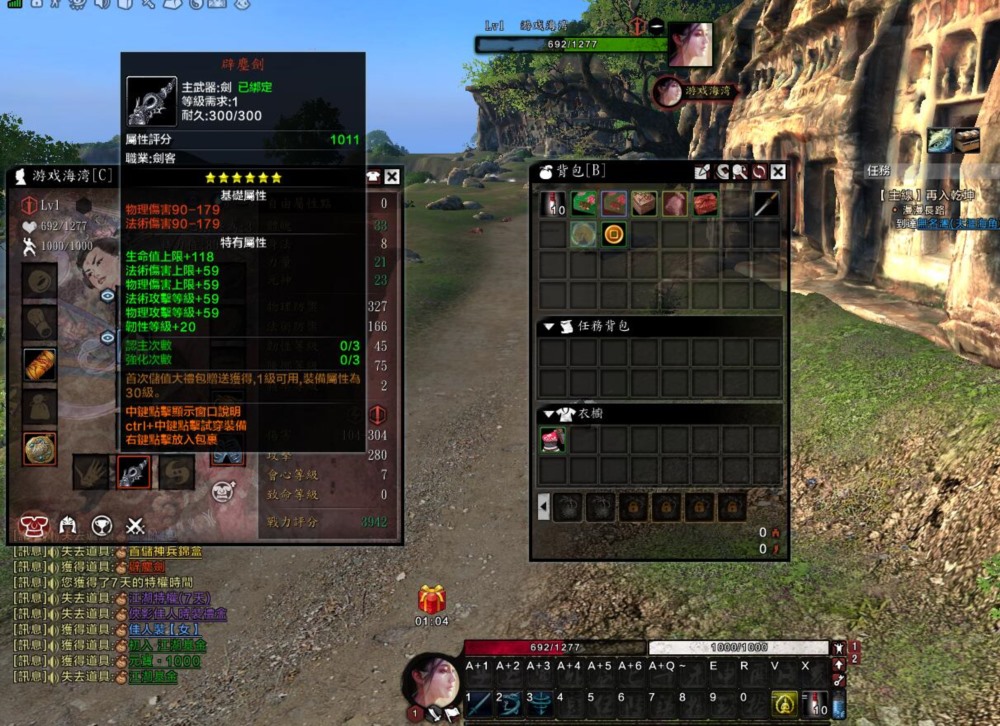This screenshot has width=1000, height=726.
Task: Click the backpack search magnifier button
Action: click(x=740, y=172)
